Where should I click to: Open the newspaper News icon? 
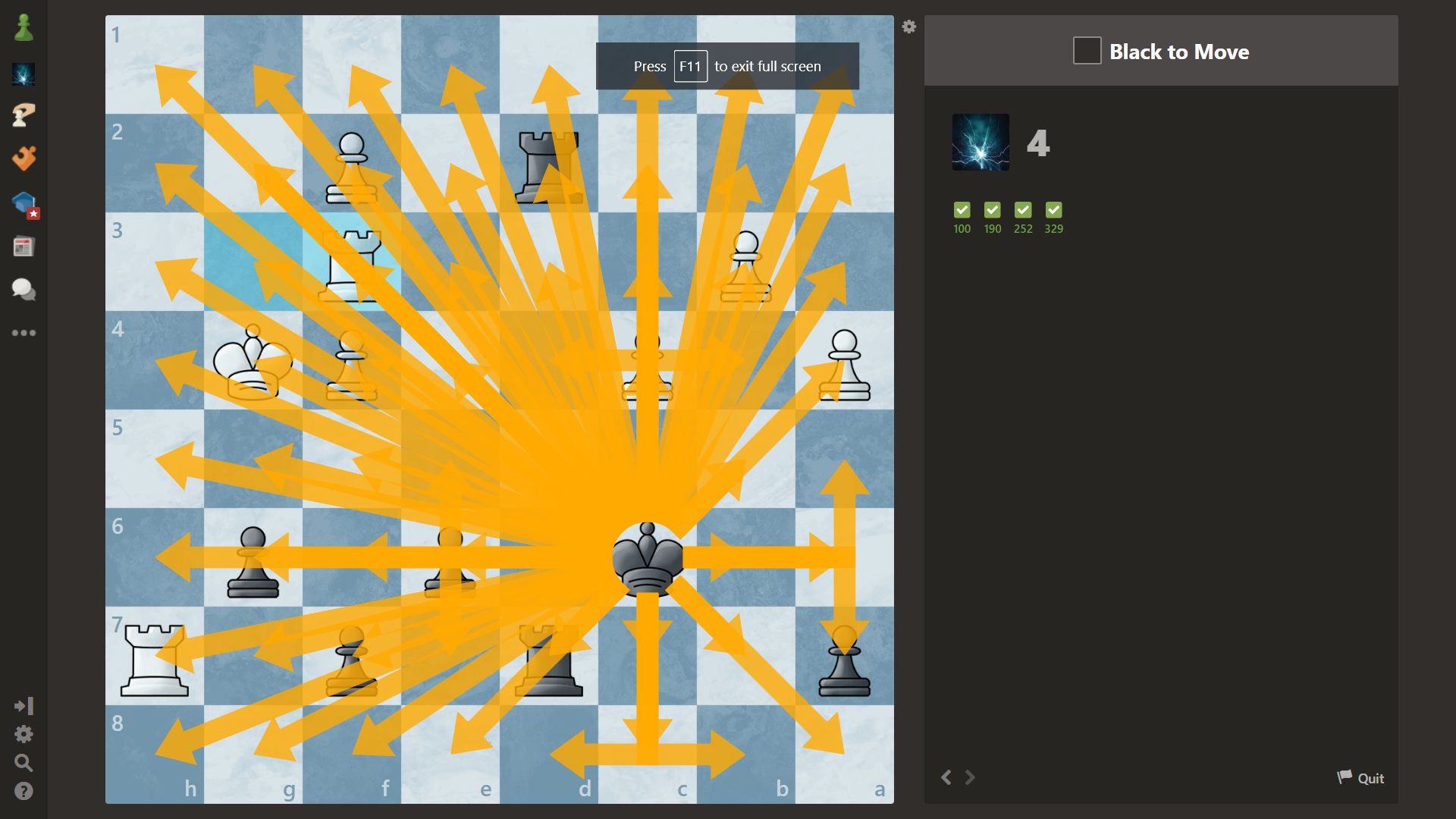[x=24, y=246]
